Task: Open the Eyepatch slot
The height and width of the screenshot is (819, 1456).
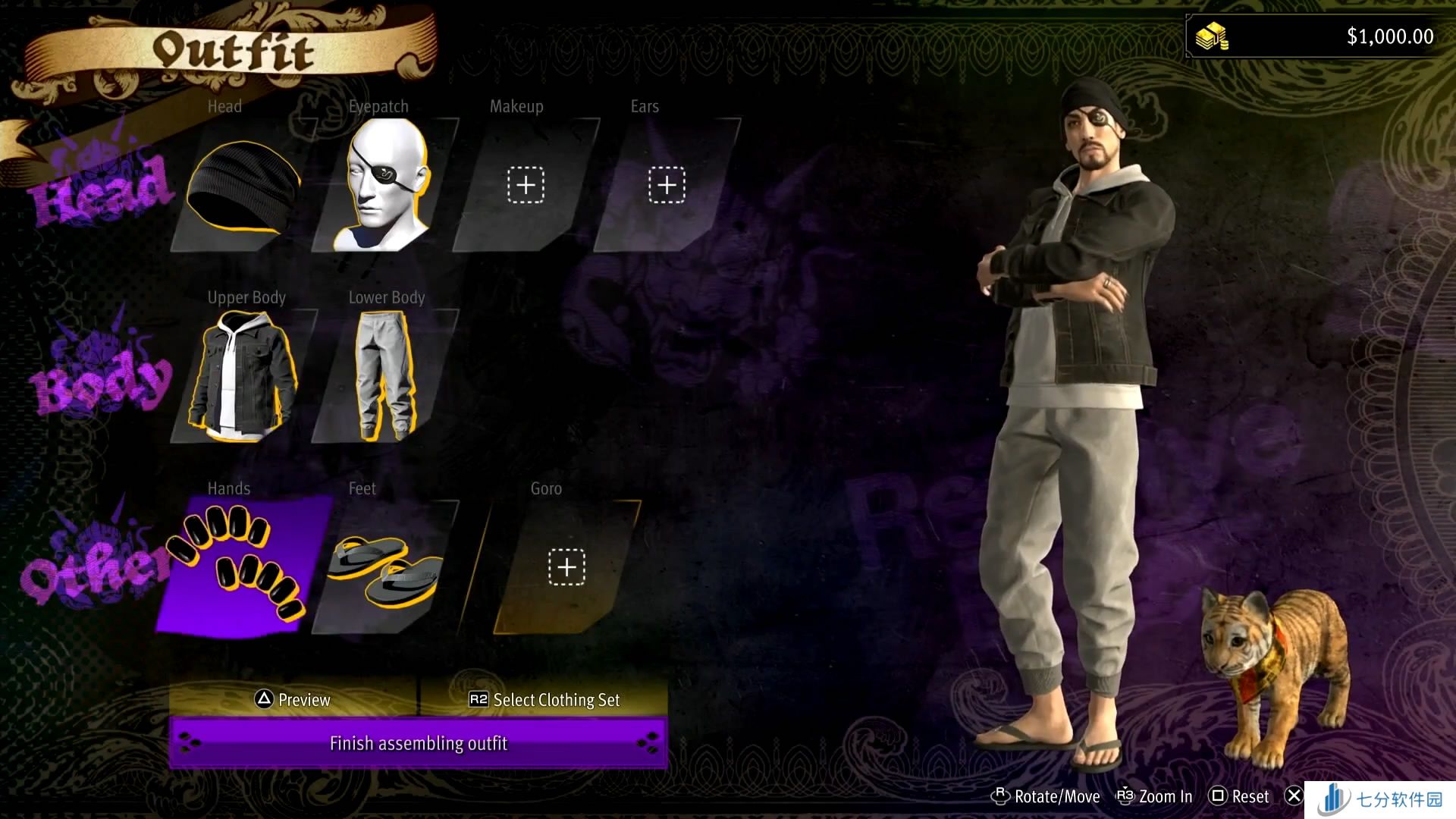Action: [385, 187]
